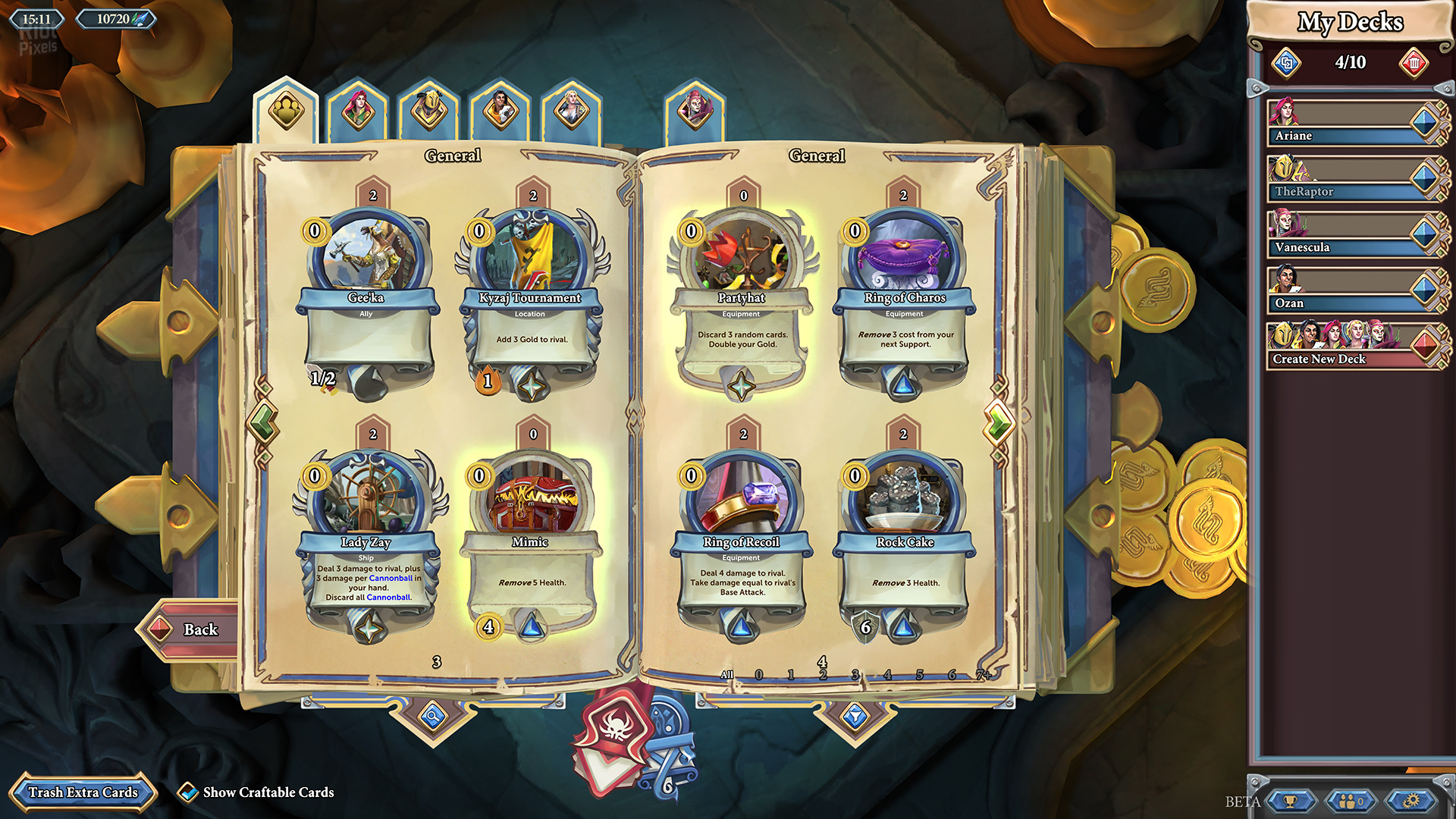
Task: Toggle Show Craftable Cards checkbox
Action: click(x=187, y=792)
